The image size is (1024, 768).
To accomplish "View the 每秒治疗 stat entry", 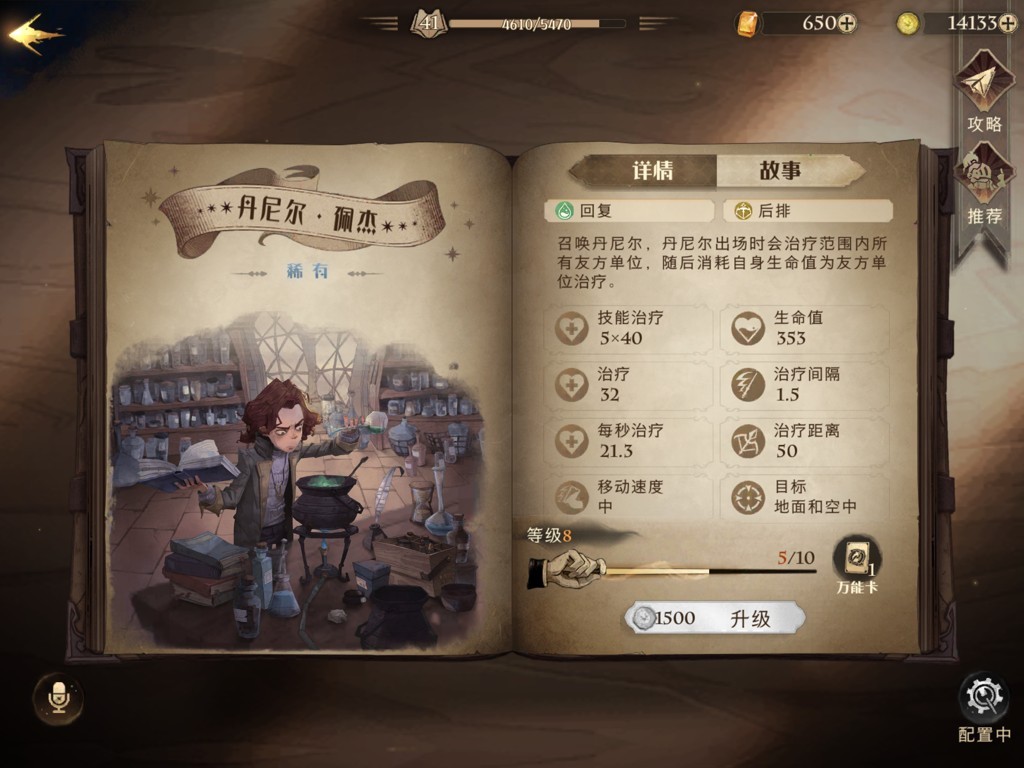I will click(631, 441).
